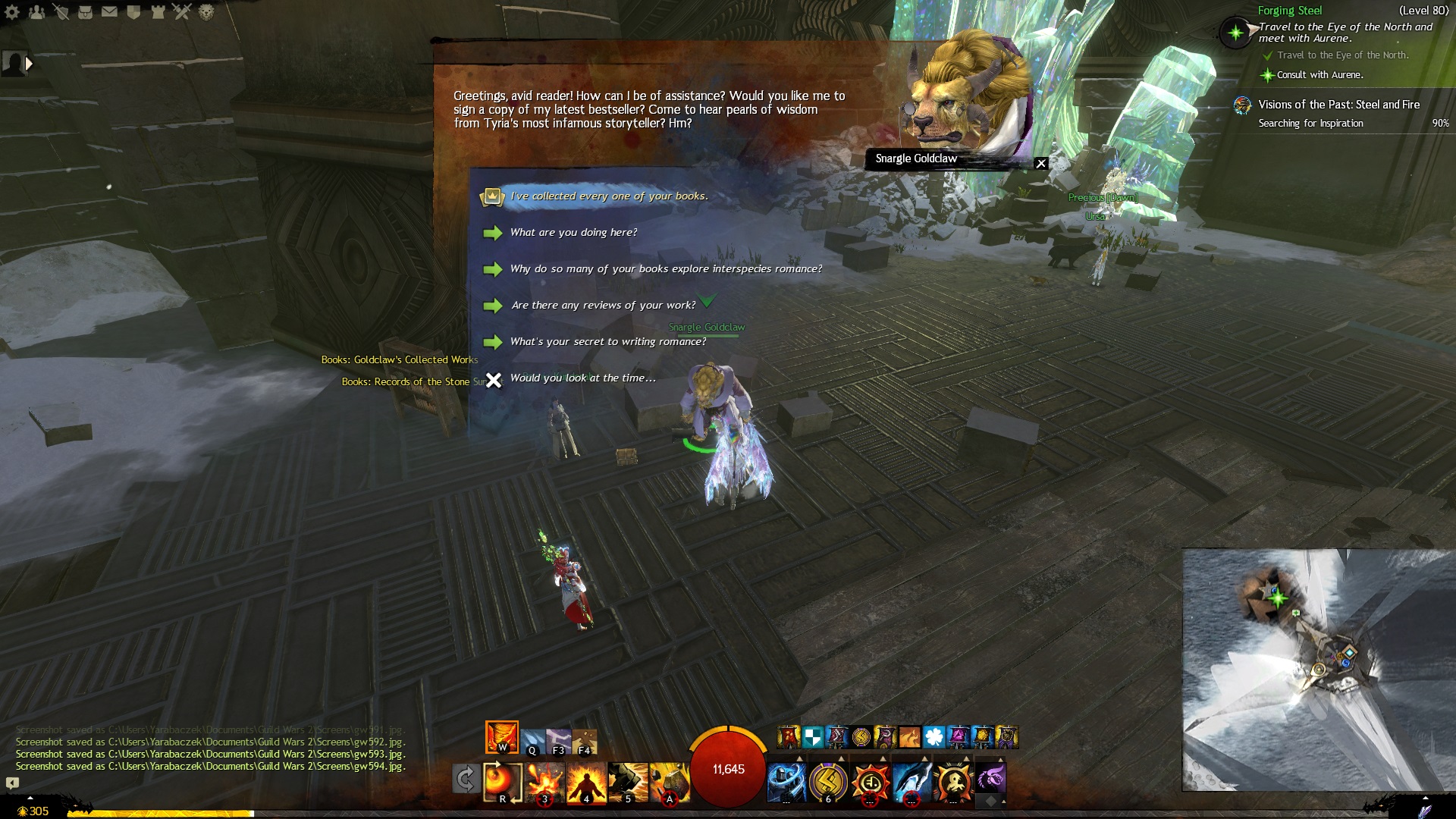Image resolution: width=1456 pixels, height=819 pixels.
Task: End conversation with "Would you look at the time..."
Action: pyautogui.click(x=582, y=378)
